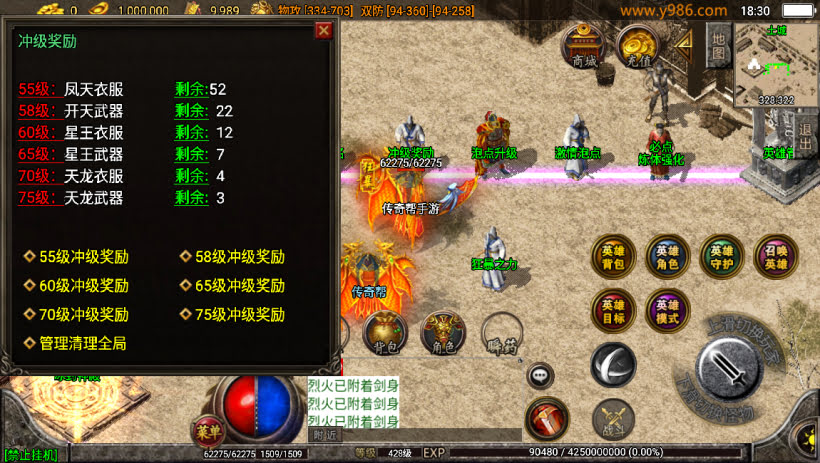
Task: Tap the 召唤英雄 summon hero button
Action: 775,257
